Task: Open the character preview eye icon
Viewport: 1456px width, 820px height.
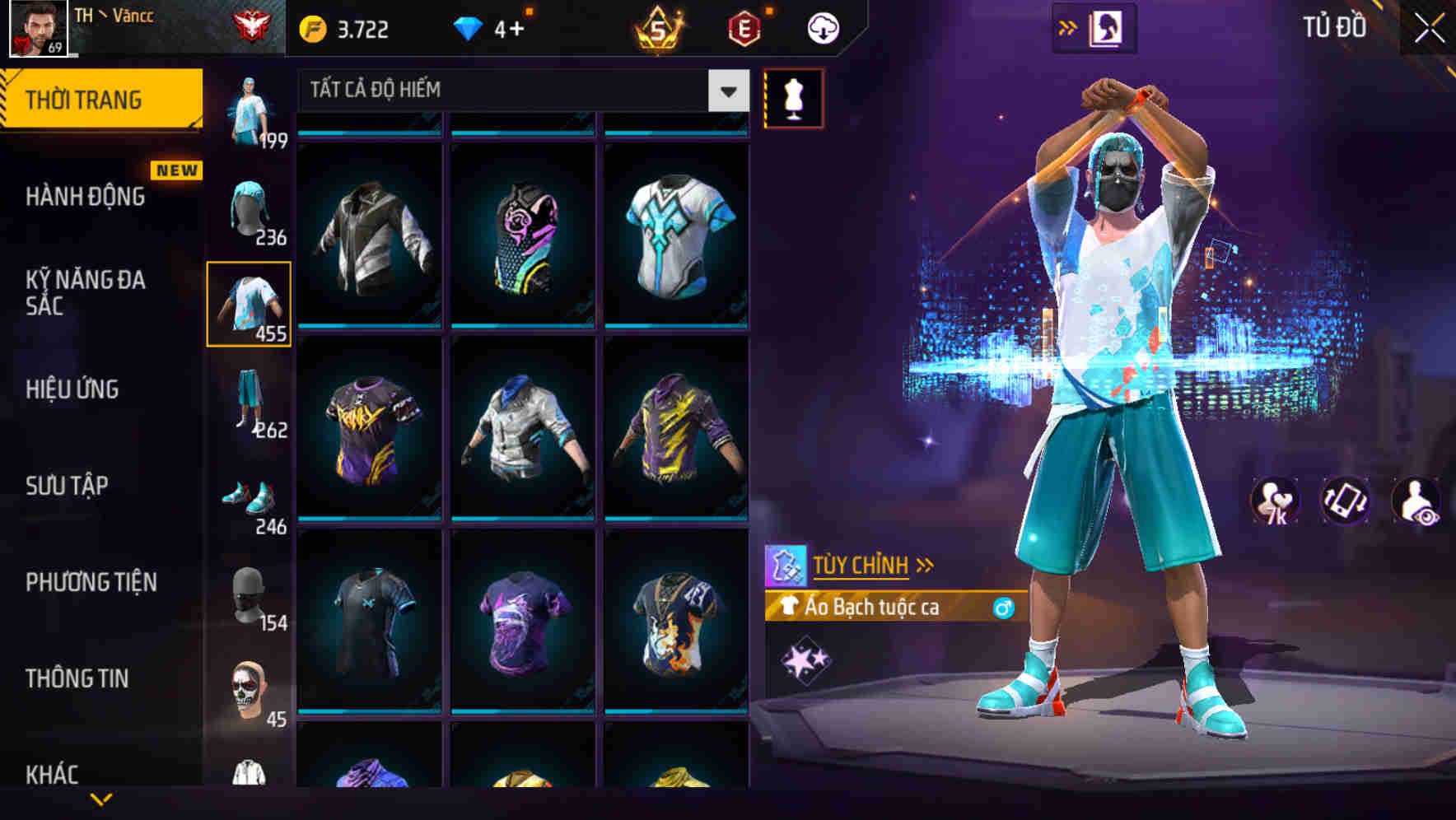Action: click(1416, 502)
